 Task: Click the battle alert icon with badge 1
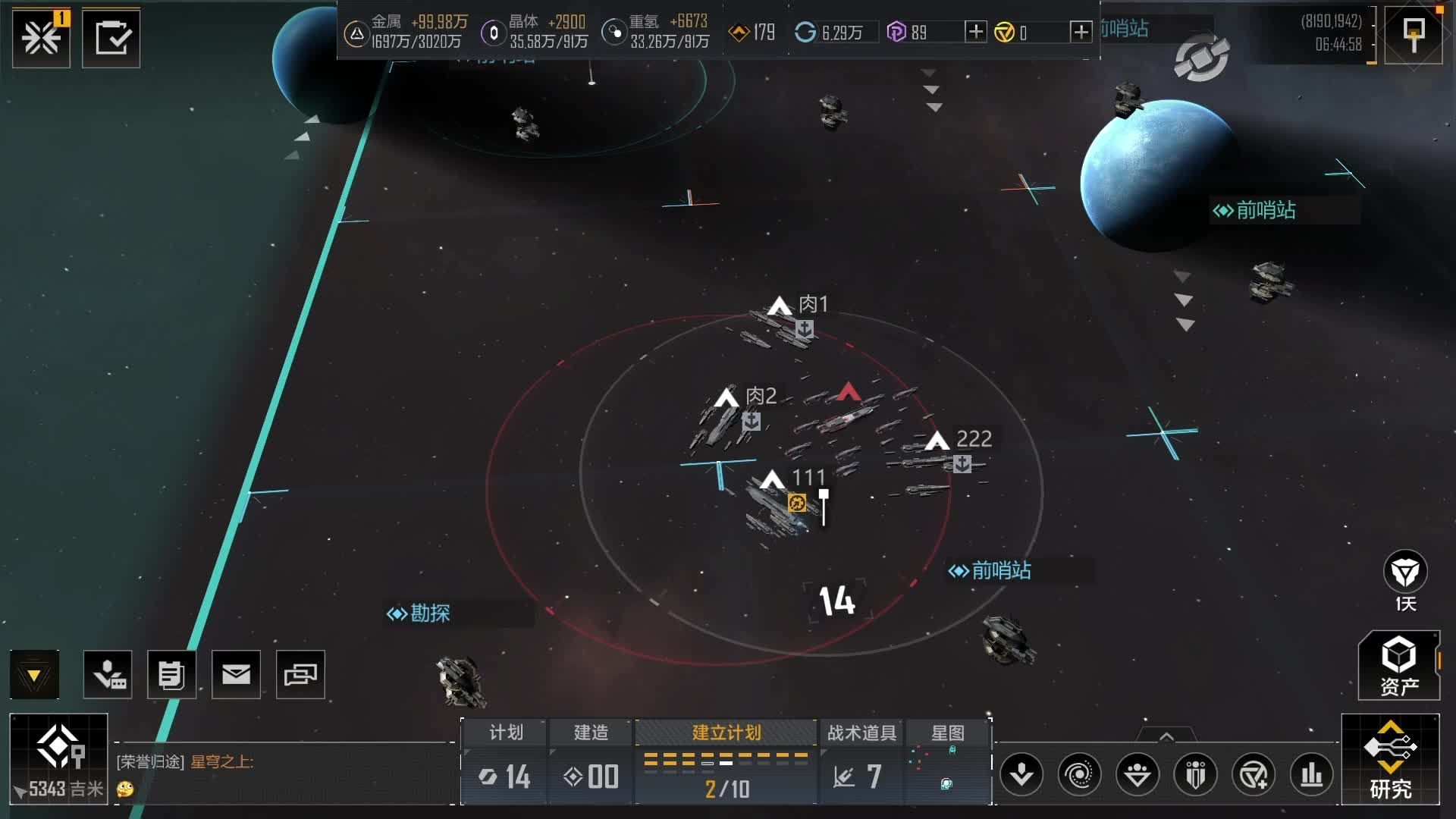pos(42,38)
